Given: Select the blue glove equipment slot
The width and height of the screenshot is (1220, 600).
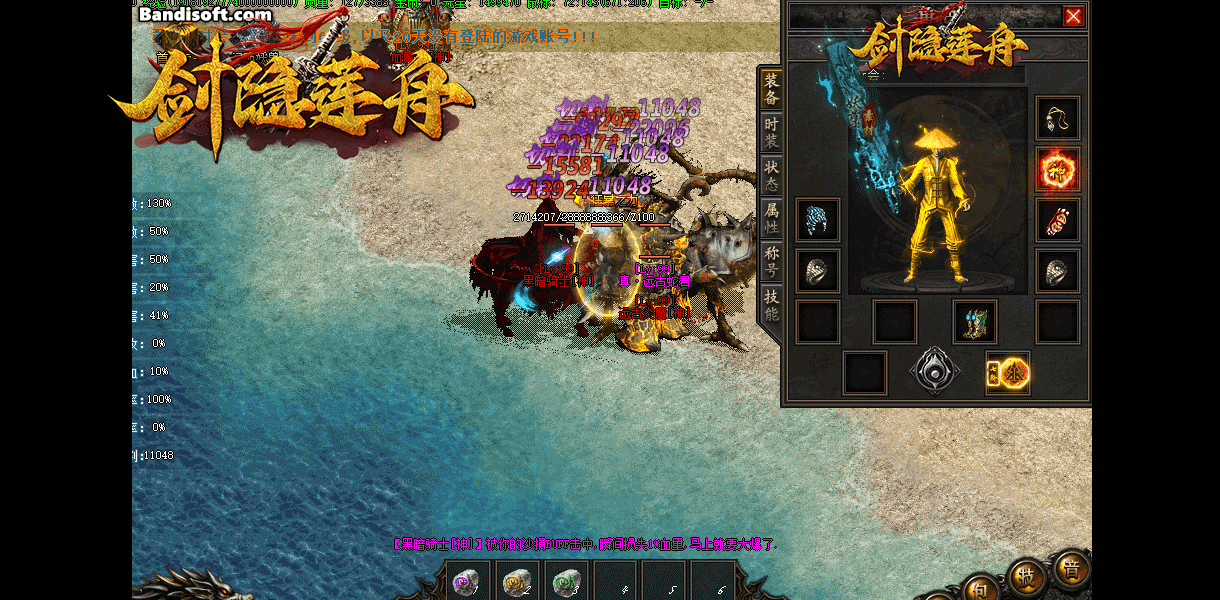Looking at the screenshot, I should pos(818,220).
